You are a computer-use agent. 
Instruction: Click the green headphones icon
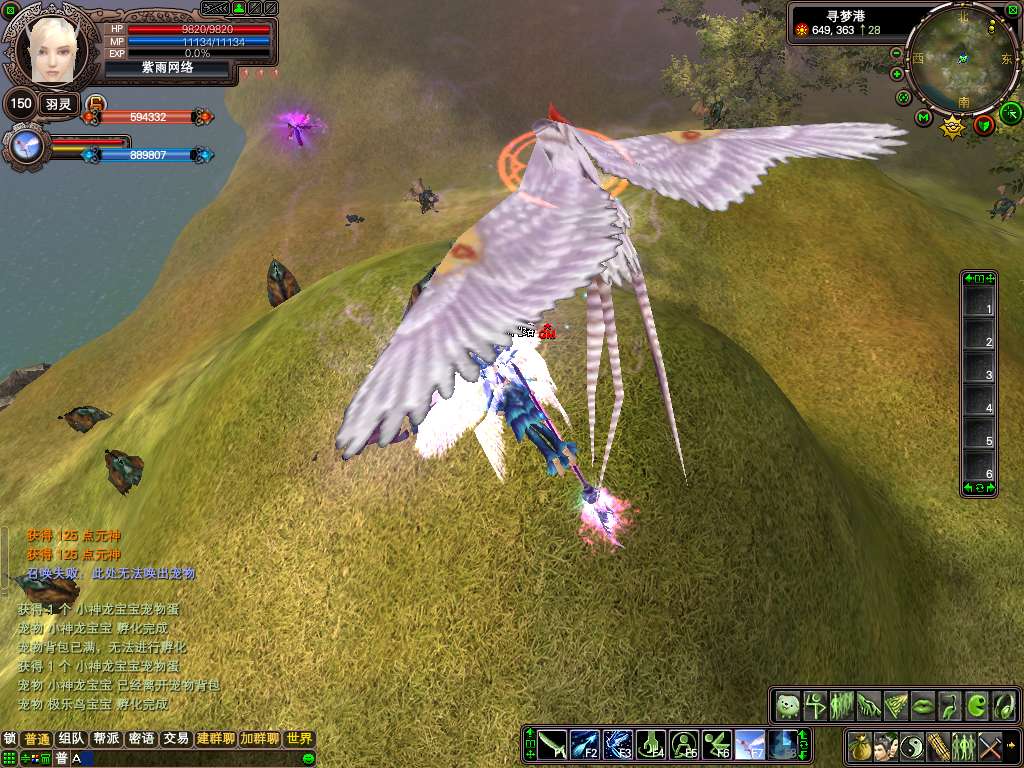(1003, 706)
